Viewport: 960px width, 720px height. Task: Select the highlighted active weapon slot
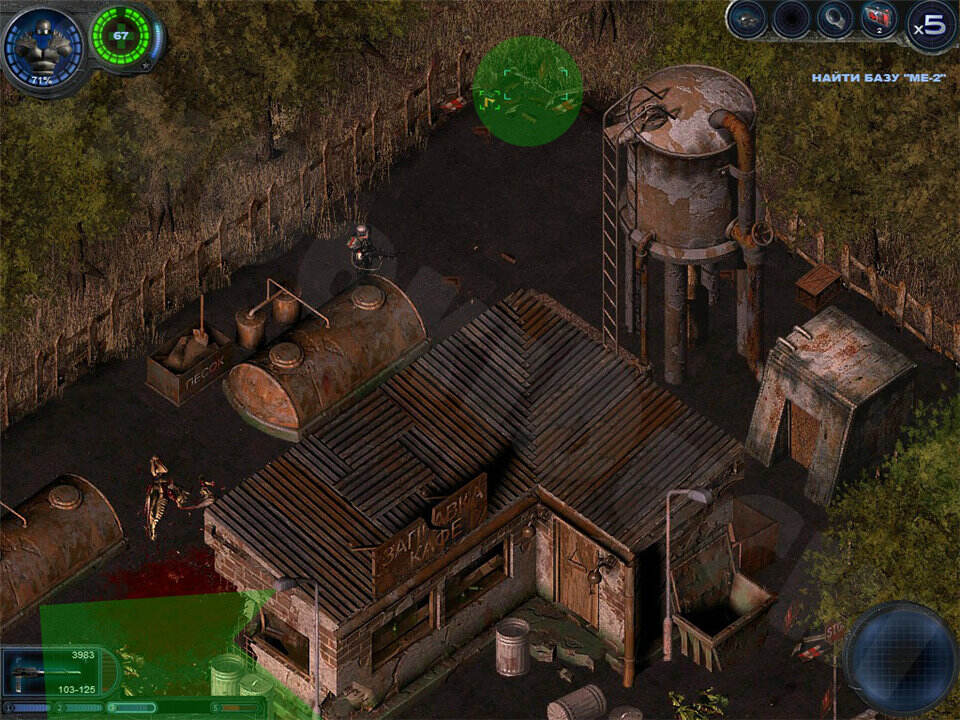point(130,707)
